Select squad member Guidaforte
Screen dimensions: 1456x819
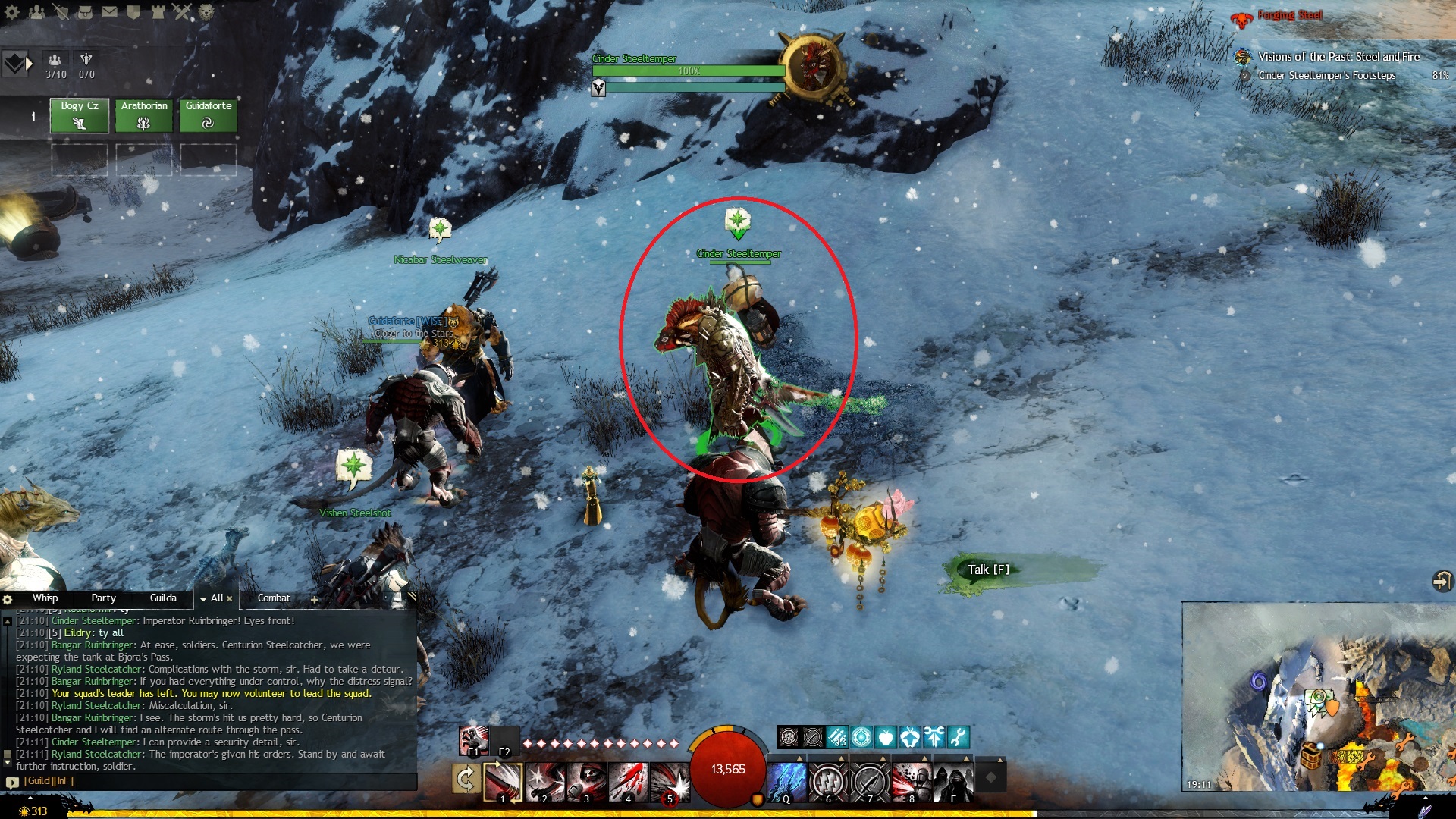pyautogui.click(x=209, y=116)
